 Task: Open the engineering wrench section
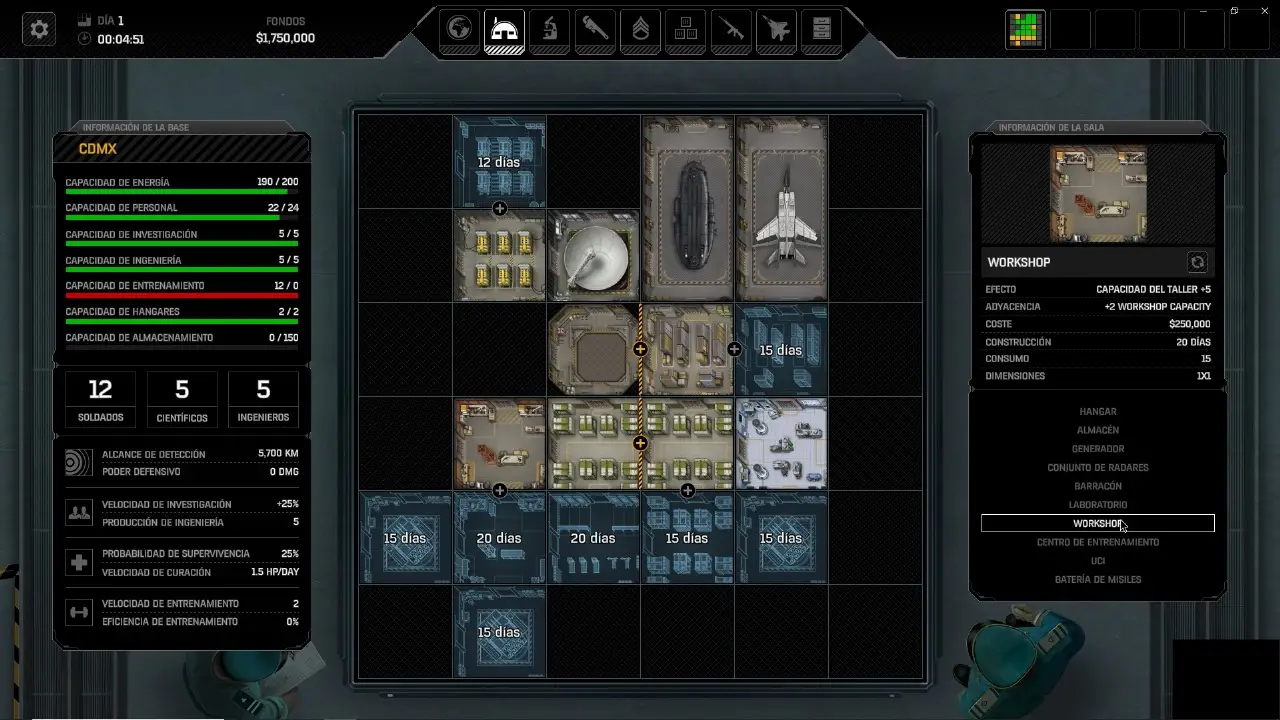tap(593, 30)
